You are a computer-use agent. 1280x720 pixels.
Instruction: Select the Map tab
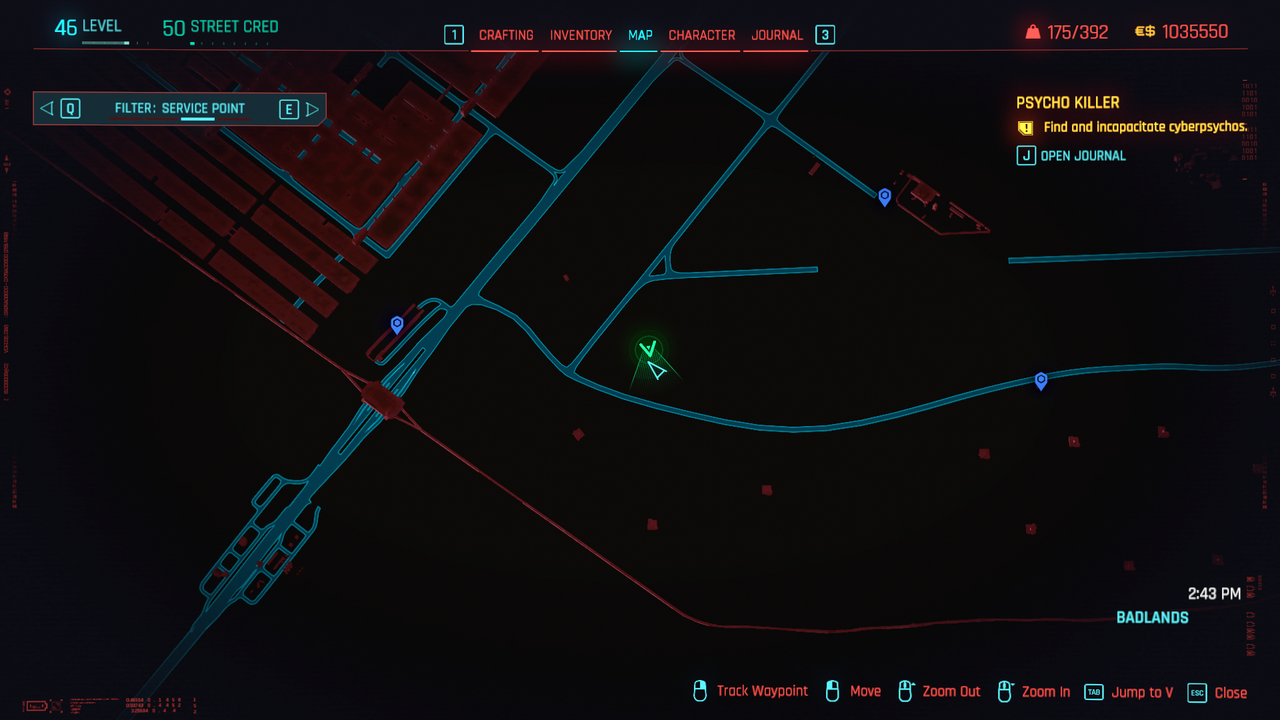pos(640,35)
